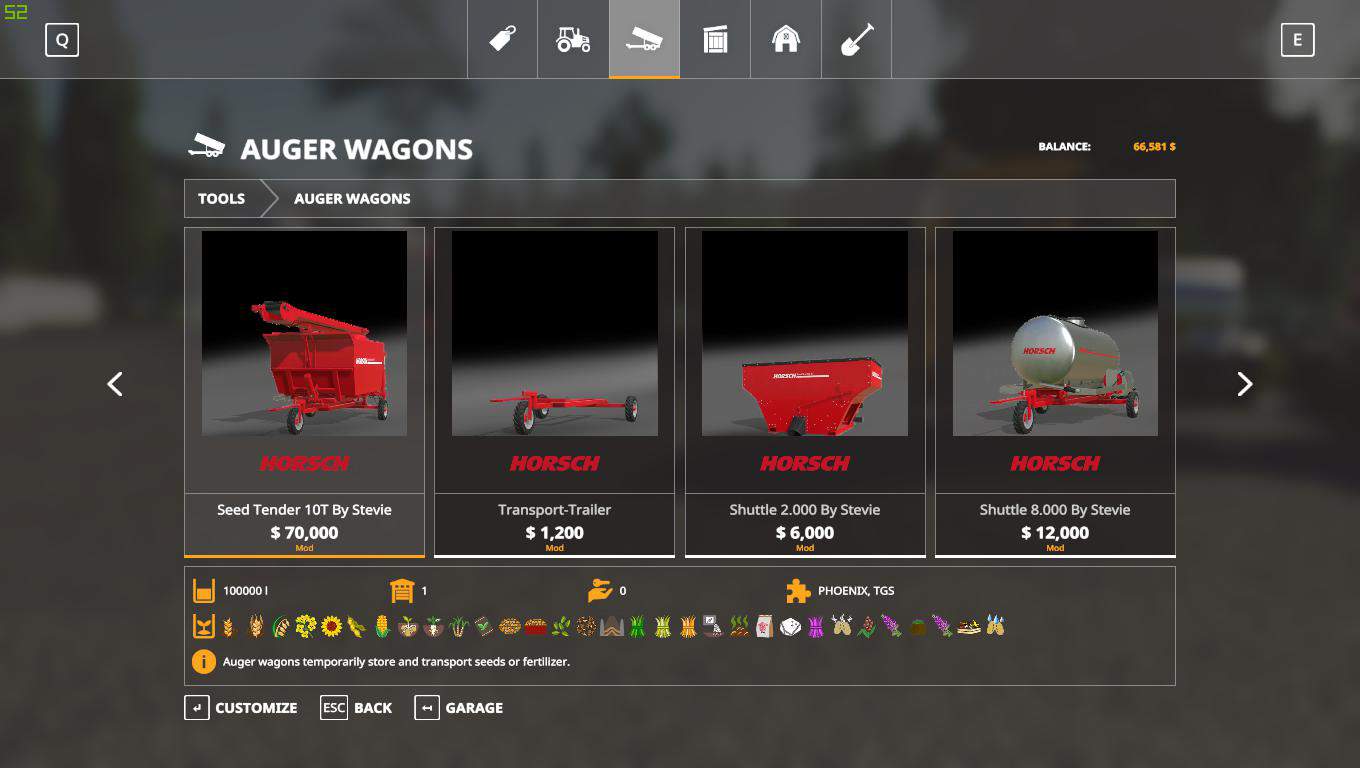
Task: Choose the Transport-Trailer item for $1,200
Action: 554,390
